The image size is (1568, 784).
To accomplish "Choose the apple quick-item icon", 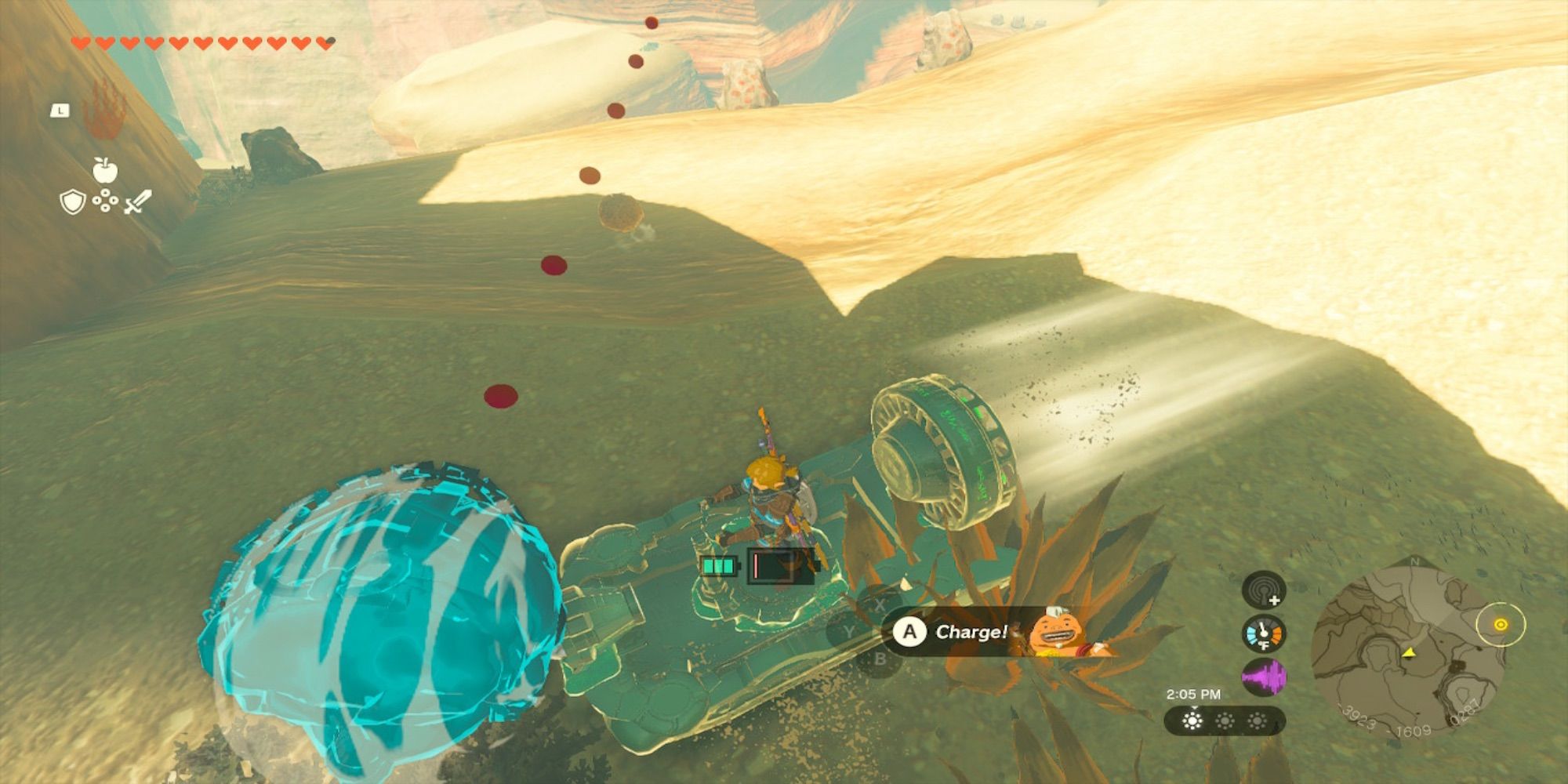I will coord(104,169).
